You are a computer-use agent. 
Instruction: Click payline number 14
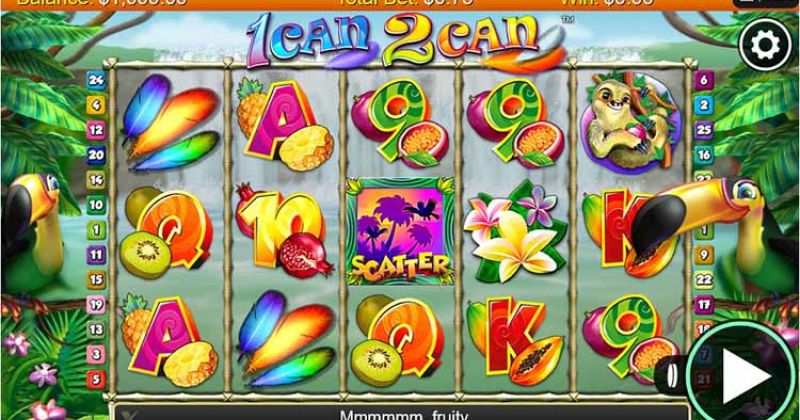(96, 179)
